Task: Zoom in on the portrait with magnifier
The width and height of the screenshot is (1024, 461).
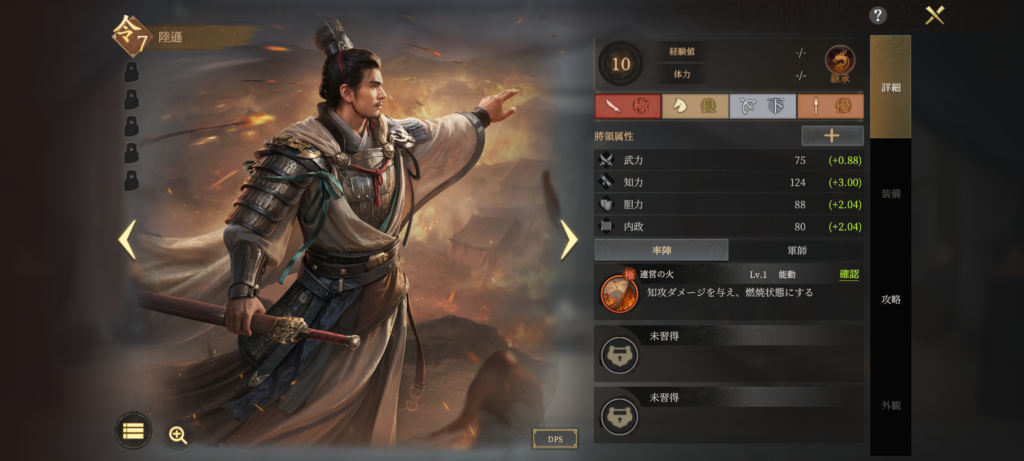Action: click(x=178, y=434)
